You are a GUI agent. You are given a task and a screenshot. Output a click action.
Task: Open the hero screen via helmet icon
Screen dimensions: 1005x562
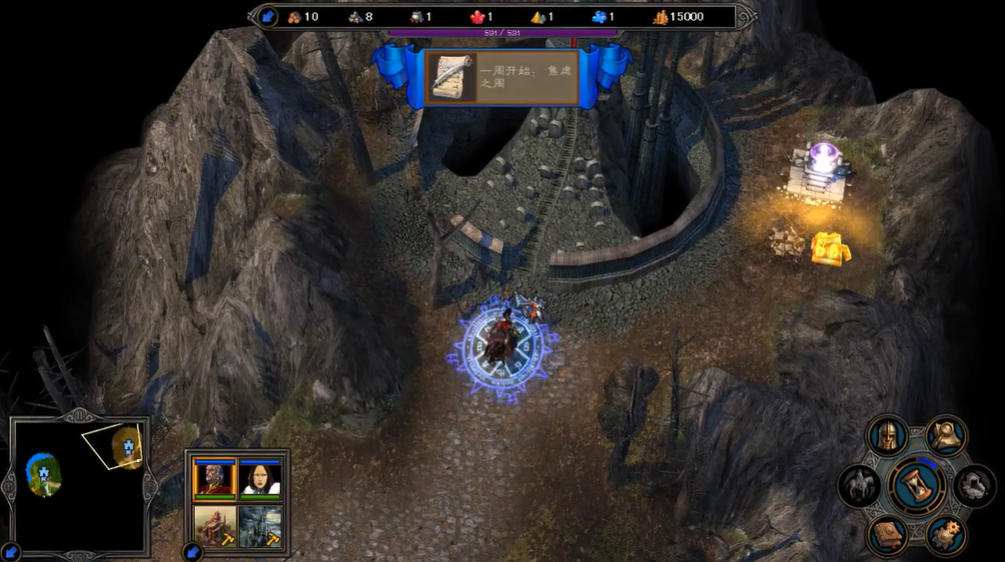click(x=887, y=436)
